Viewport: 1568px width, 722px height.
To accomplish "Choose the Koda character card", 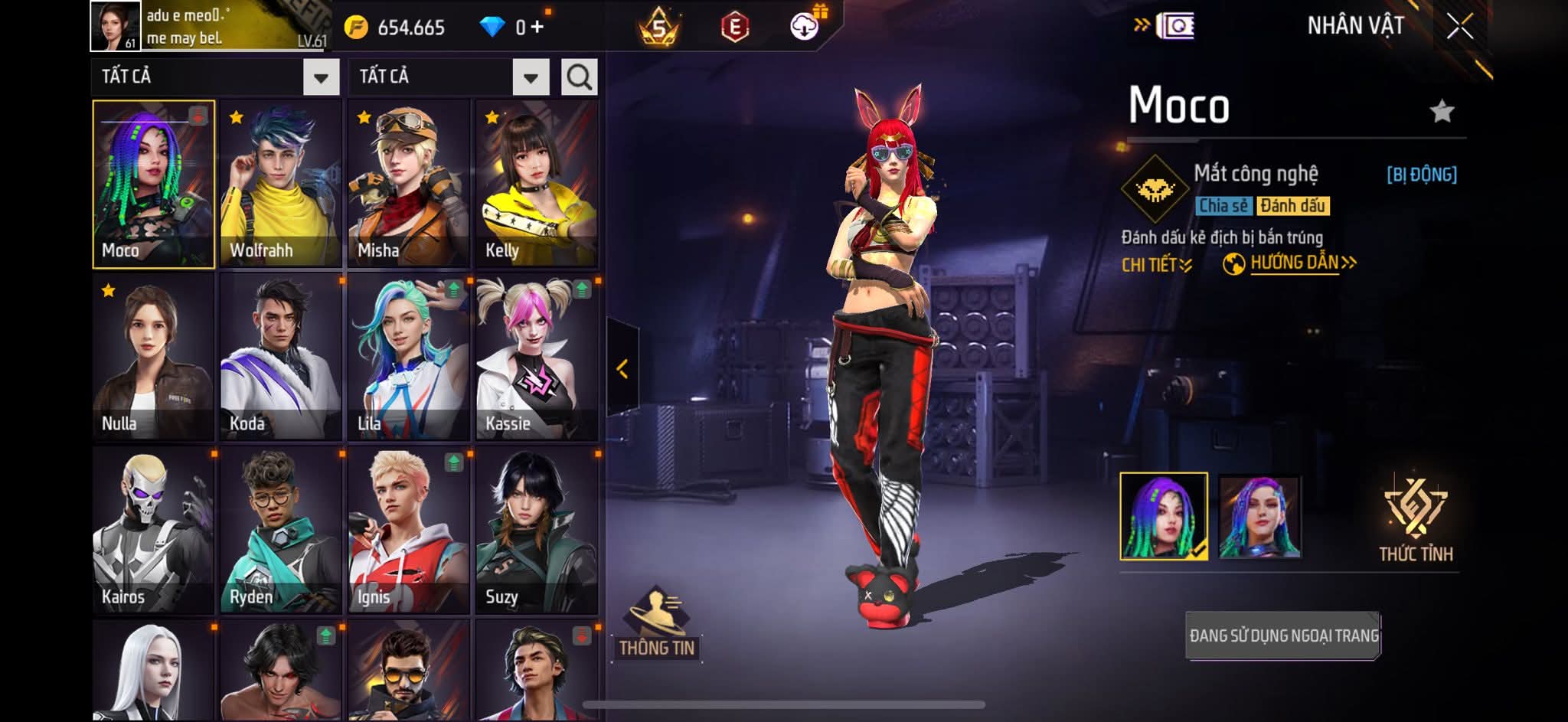I will click(281, 357).
